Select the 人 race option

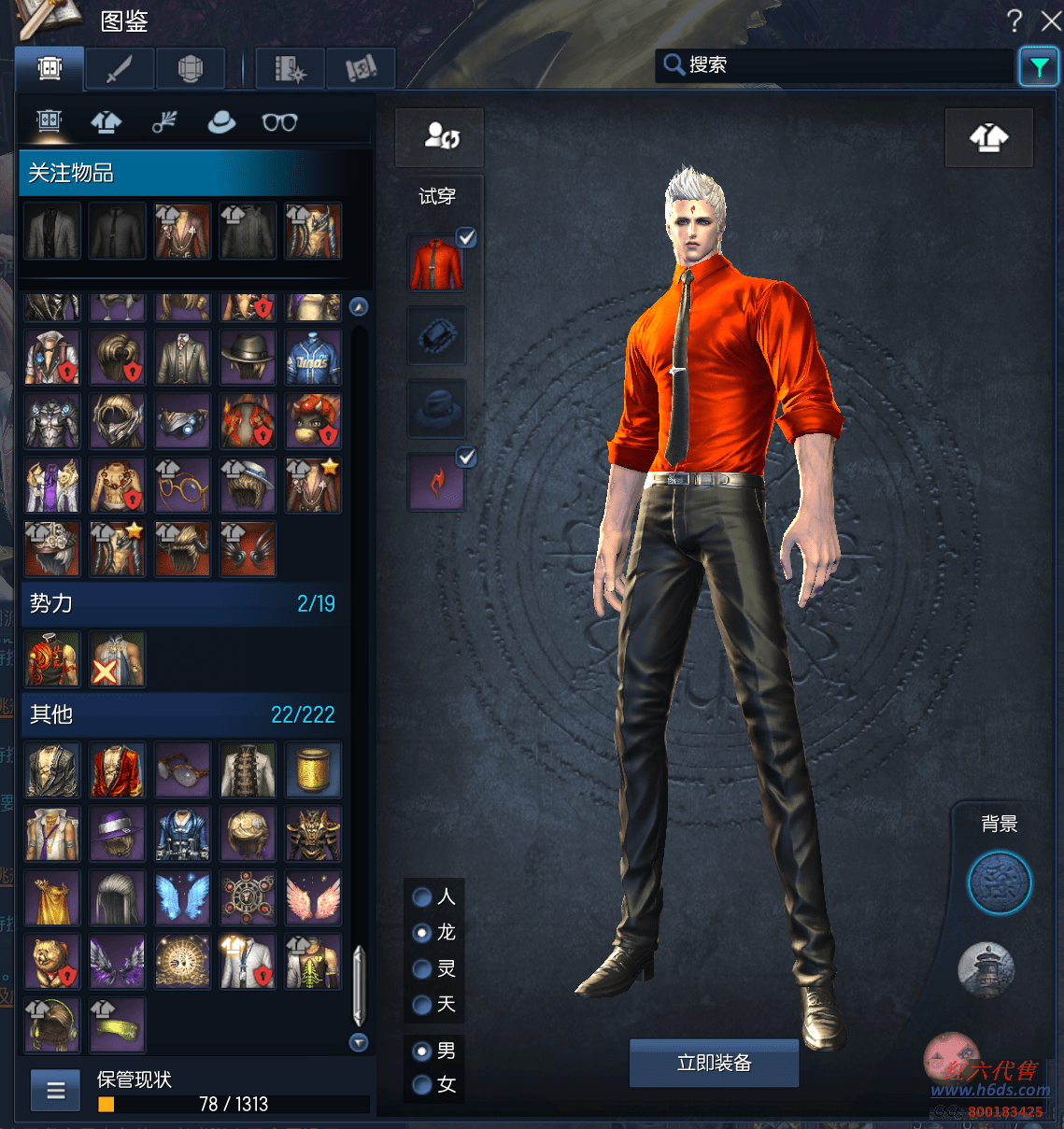422,897
